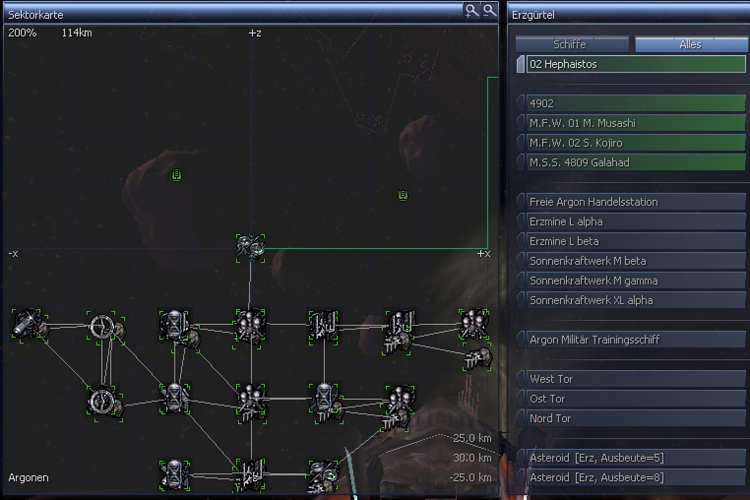Select M.S.S. 4809 Galahad entry
The image size is (750, 500).
635,162
